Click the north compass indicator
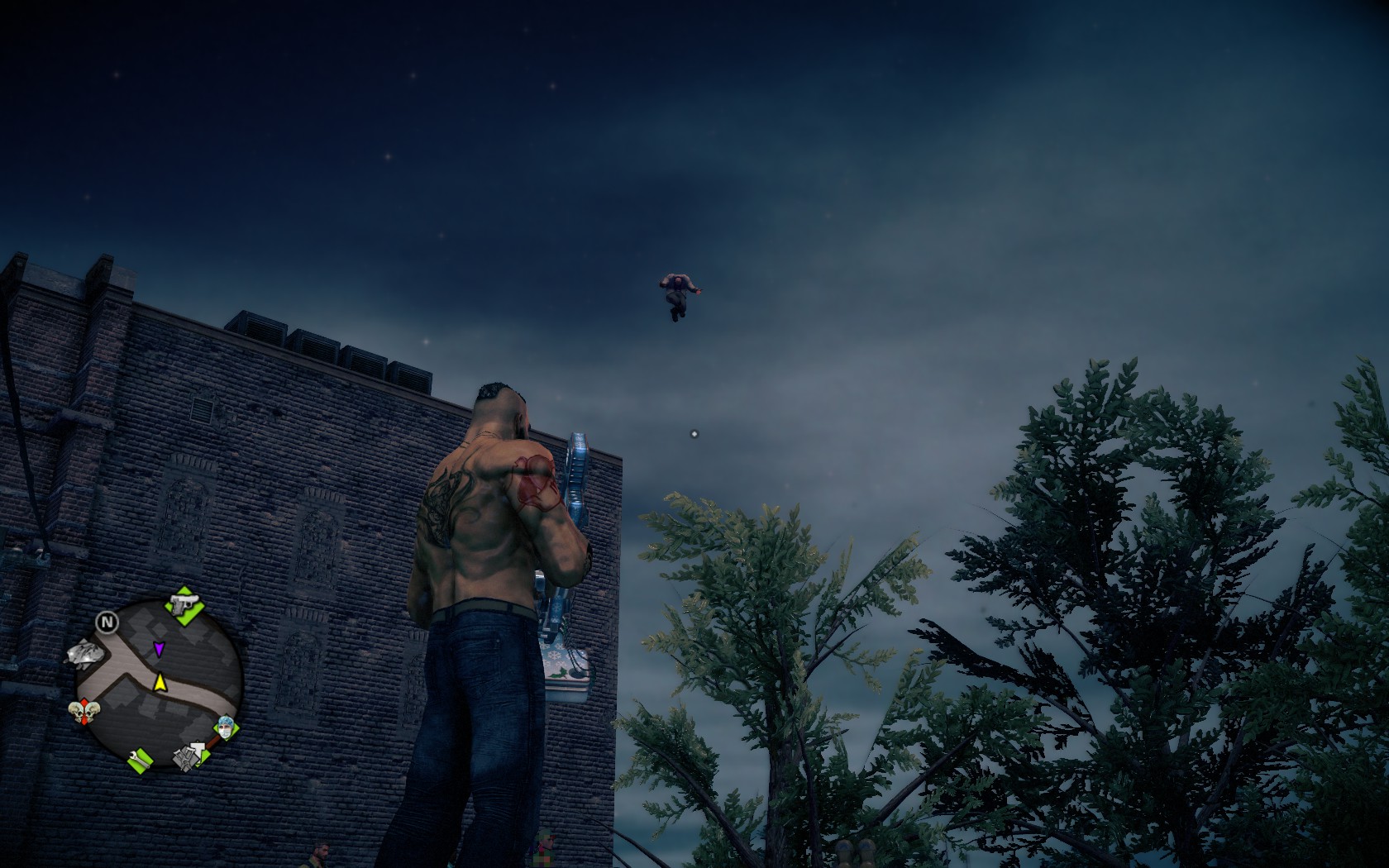 107,621
